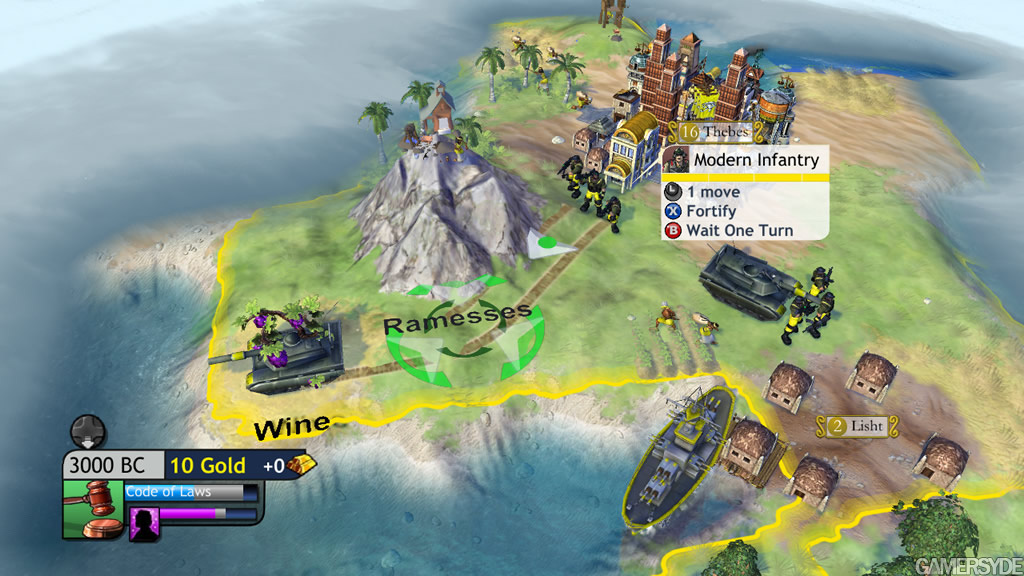Open the Thebes city banner
This screenshot has width=1024, height=576.
(x=716, y=132)
